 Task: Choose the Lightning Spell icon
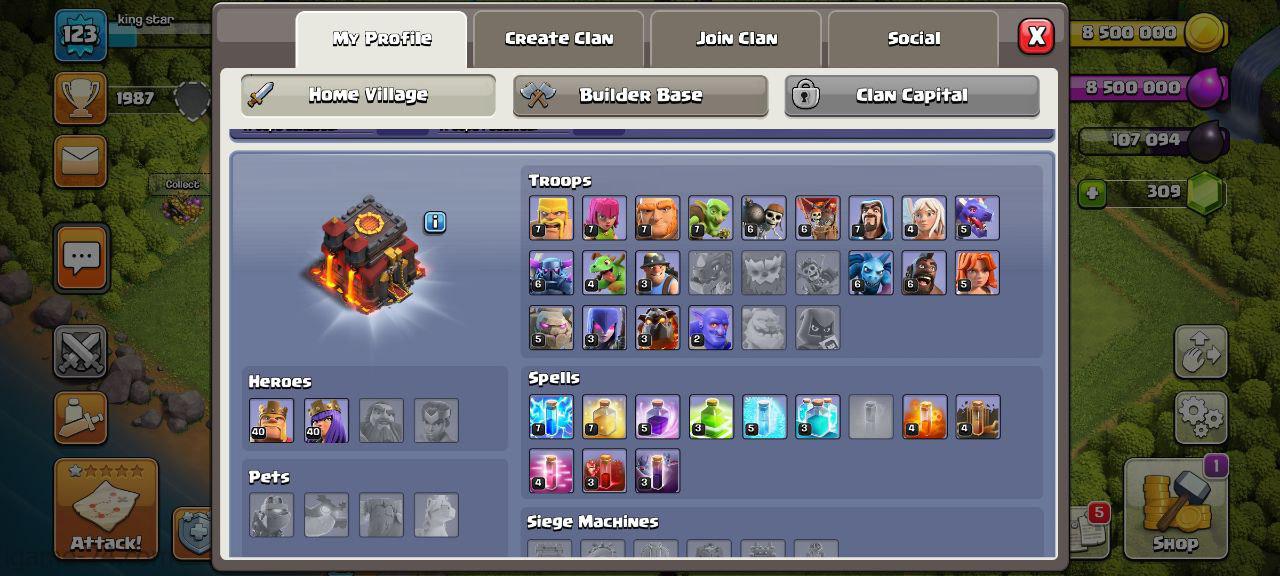point(551,417)
